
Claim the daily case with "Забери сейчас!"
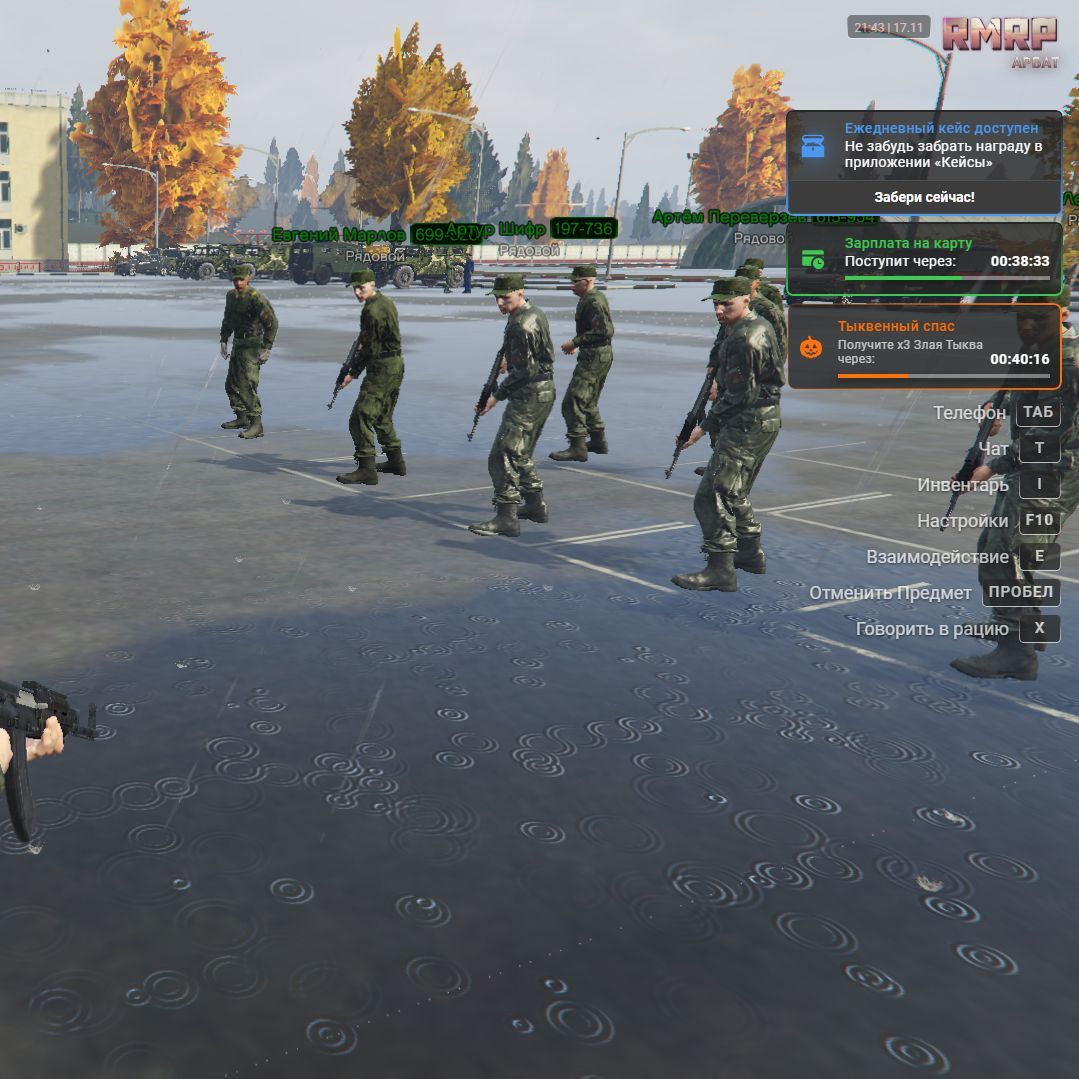923,197
